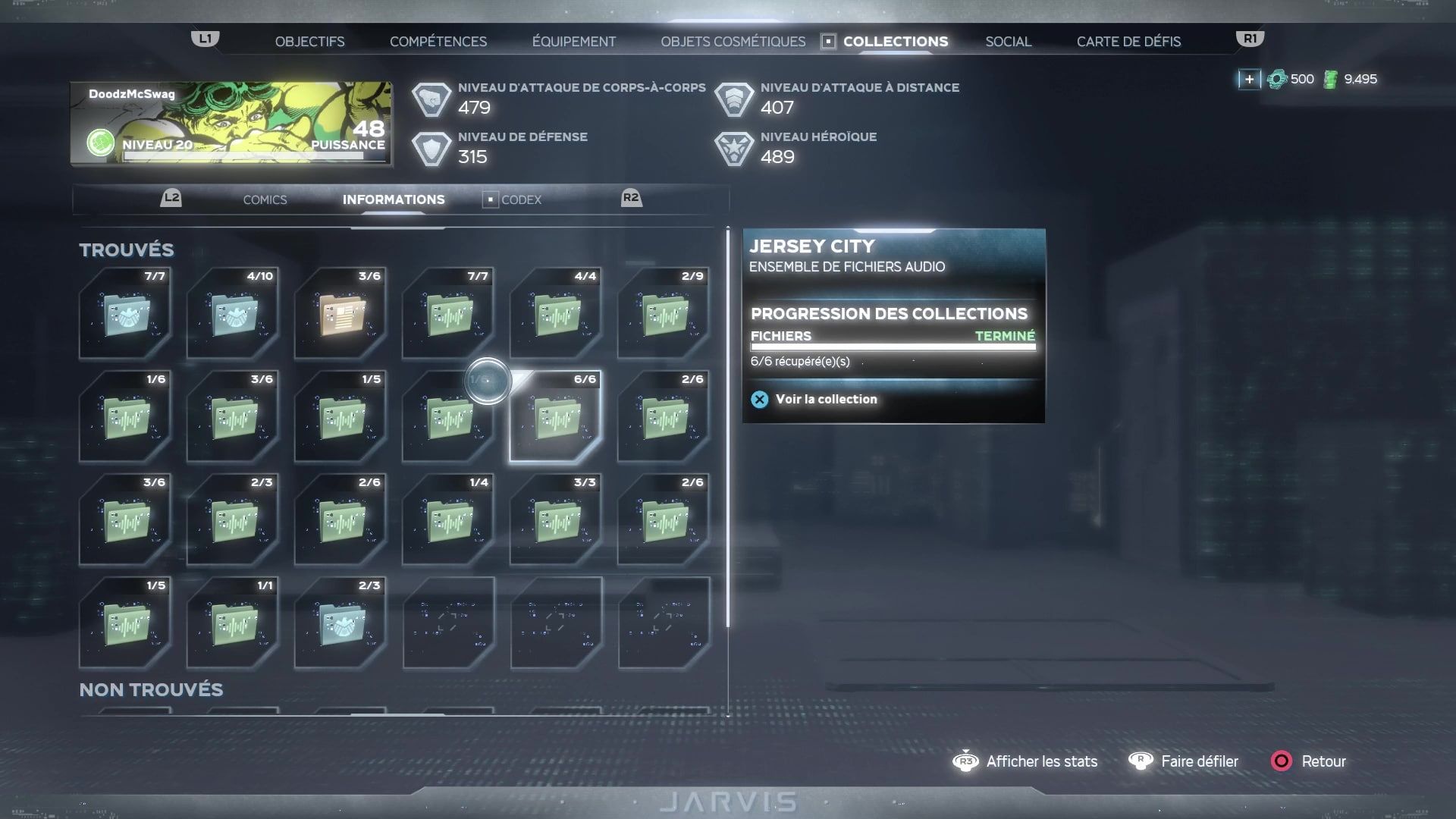Select the melee attack level shield icon
This screenshot has height=819, width=1456.
click(x=432, y=98)
